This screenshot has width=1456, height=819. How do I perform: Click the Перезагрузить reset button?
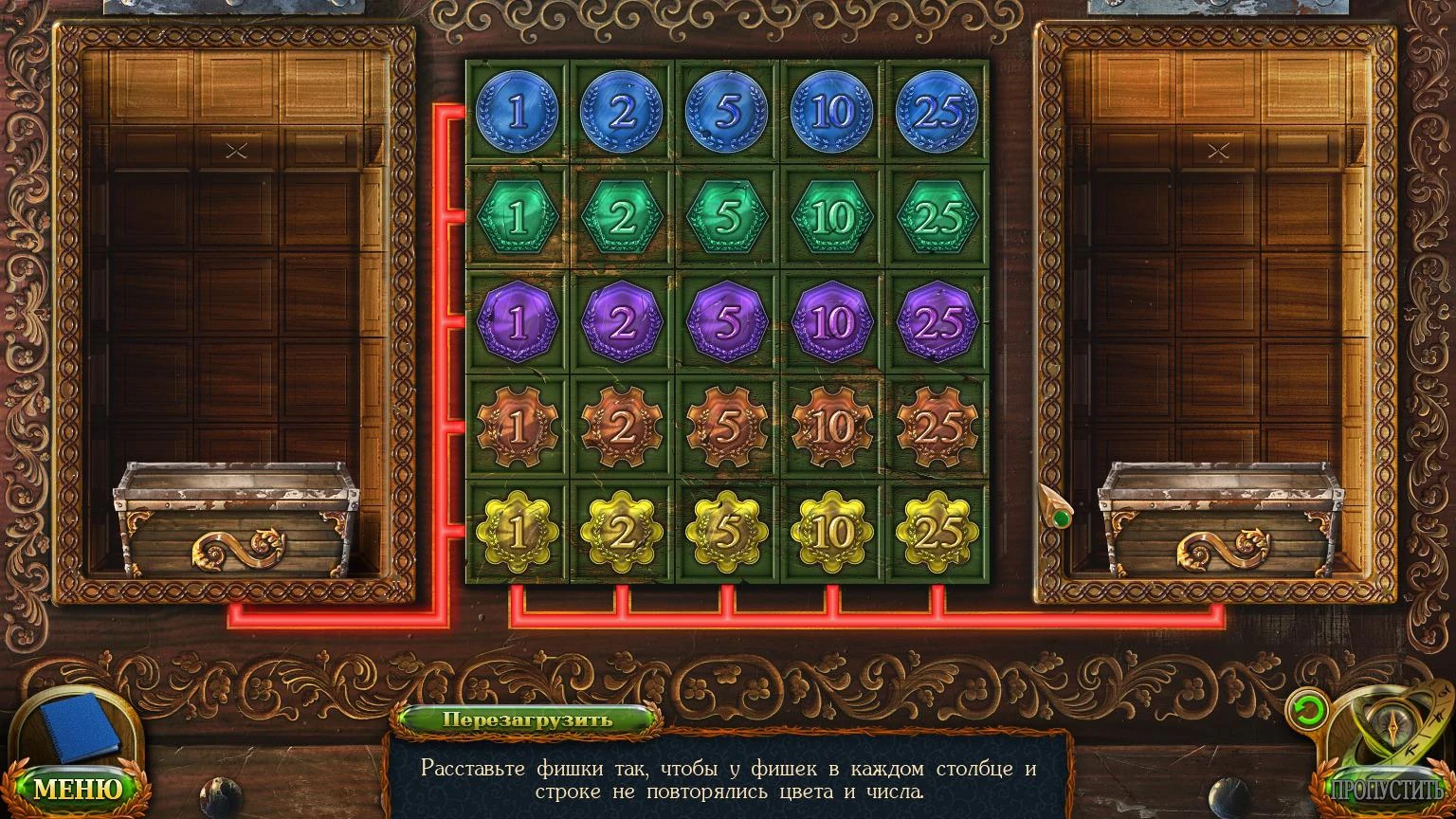tap(527, 719)
